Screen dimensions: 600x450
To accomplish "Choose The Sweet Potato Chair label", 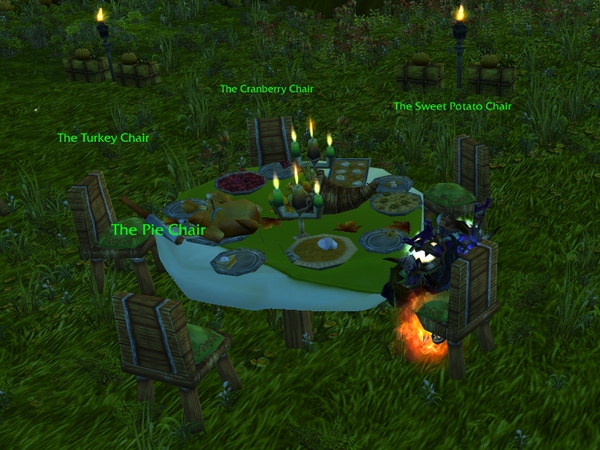I will 452,106.
